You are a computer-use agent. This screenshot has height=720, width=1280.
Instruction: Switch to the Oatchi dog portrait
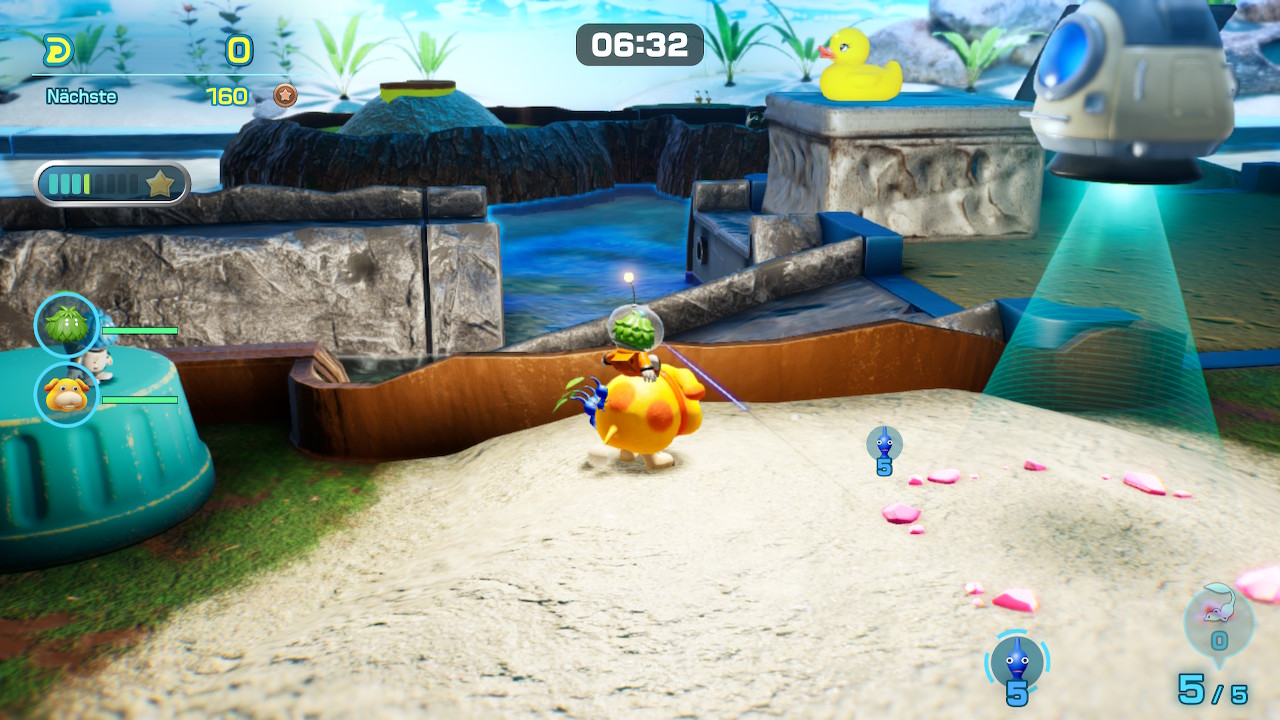(67, 394)
